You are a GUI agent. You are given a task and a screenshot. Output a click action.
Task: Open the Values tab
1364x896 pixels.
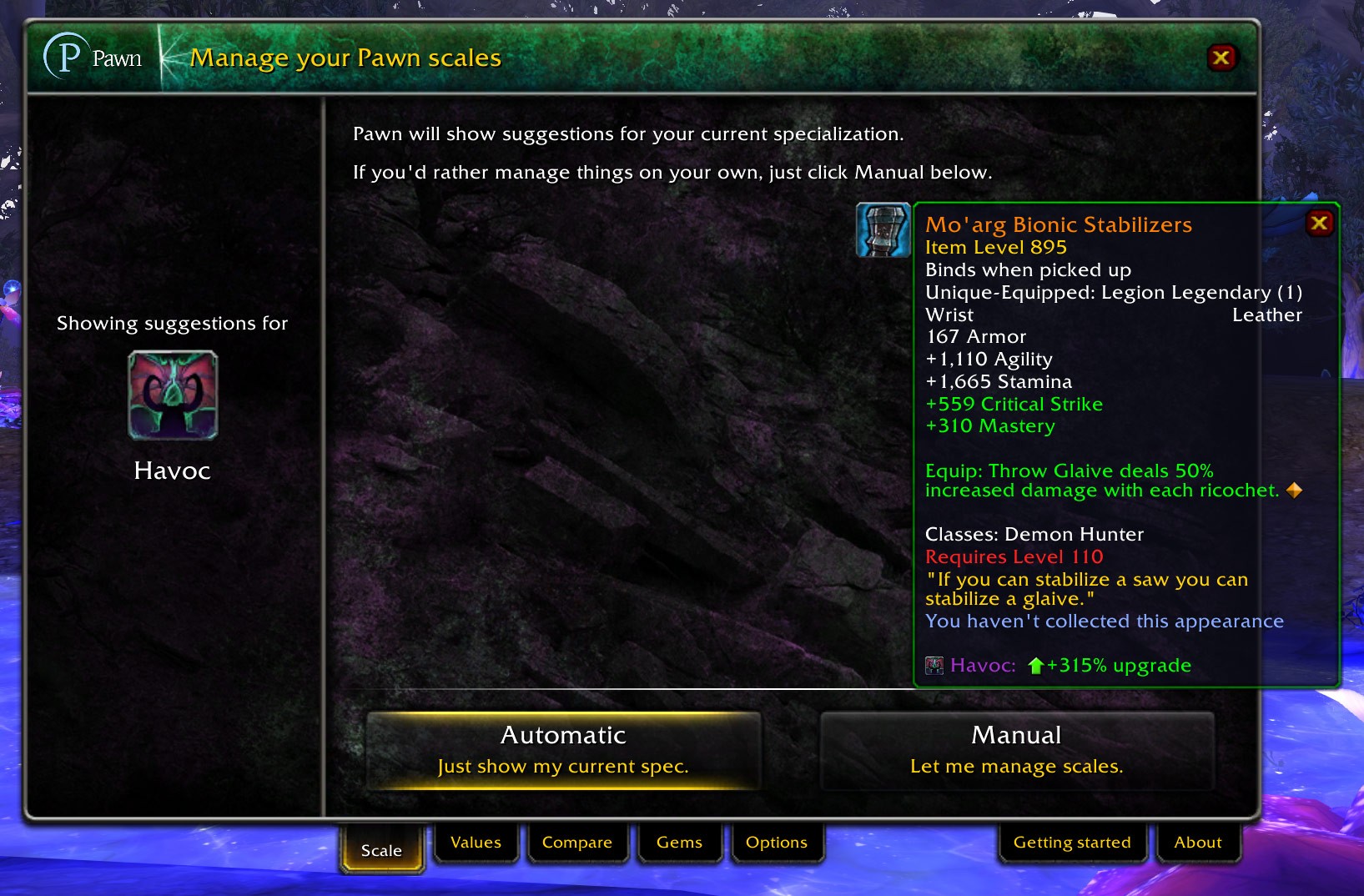[476, 843]
